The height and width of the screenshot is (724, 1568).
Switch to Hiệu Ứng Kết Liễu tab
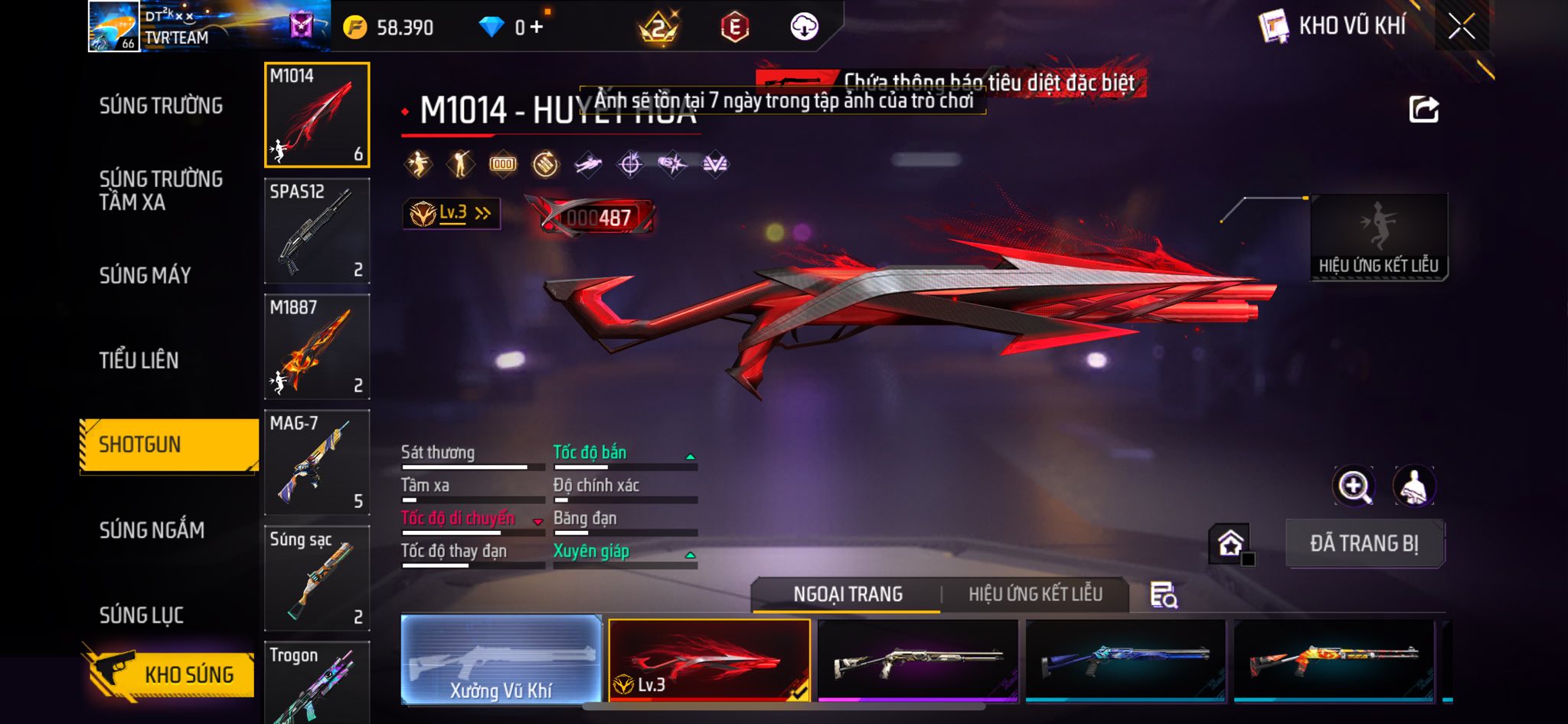(x=1035, y=594)
